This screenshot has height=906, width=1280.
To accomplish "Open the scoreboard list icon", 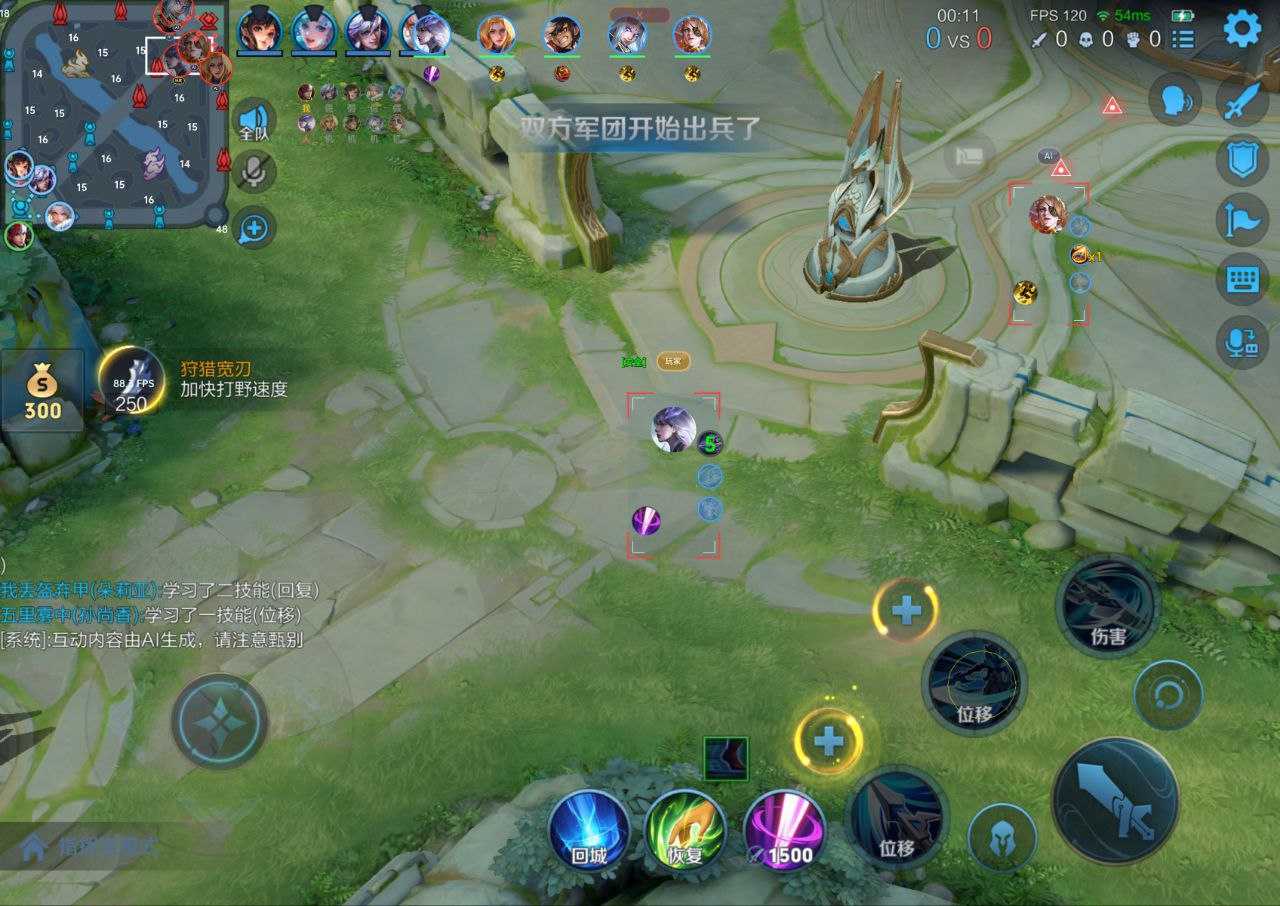I will click(1183, 39).
